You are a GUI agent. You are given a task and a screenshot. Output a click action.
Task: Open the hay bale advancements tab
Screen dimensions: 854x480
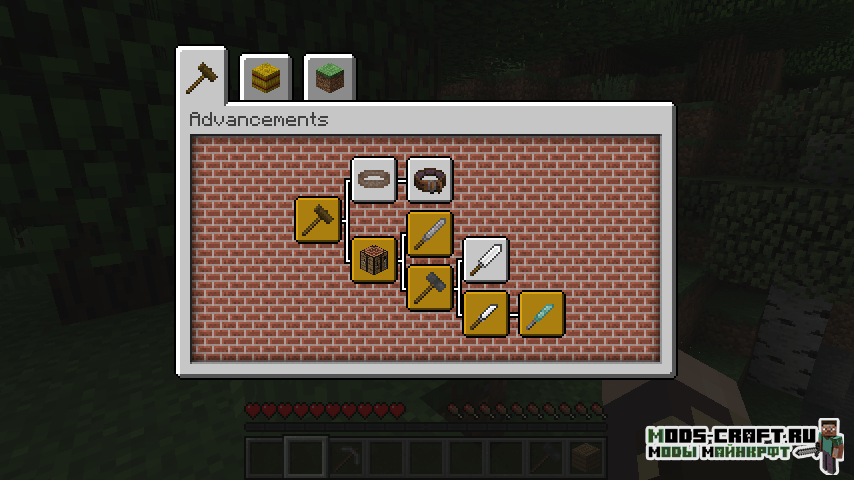tap(265, 79)
